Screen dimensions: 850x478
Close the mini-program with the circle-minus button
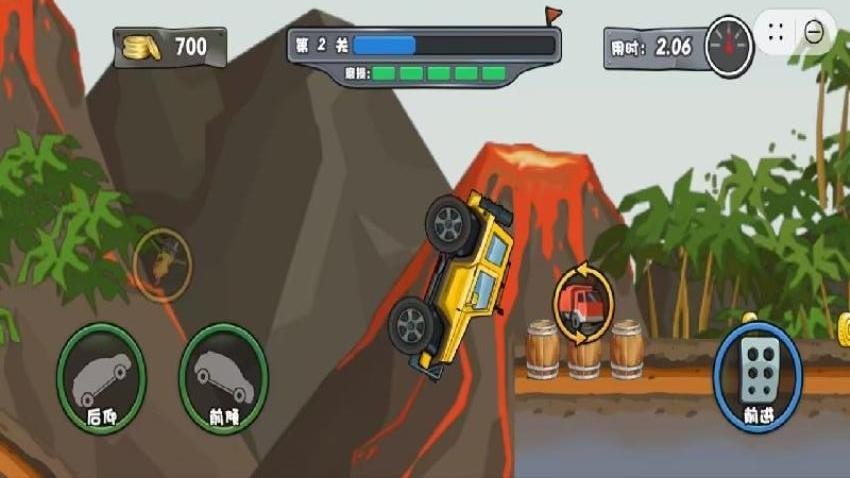(814, 32)
